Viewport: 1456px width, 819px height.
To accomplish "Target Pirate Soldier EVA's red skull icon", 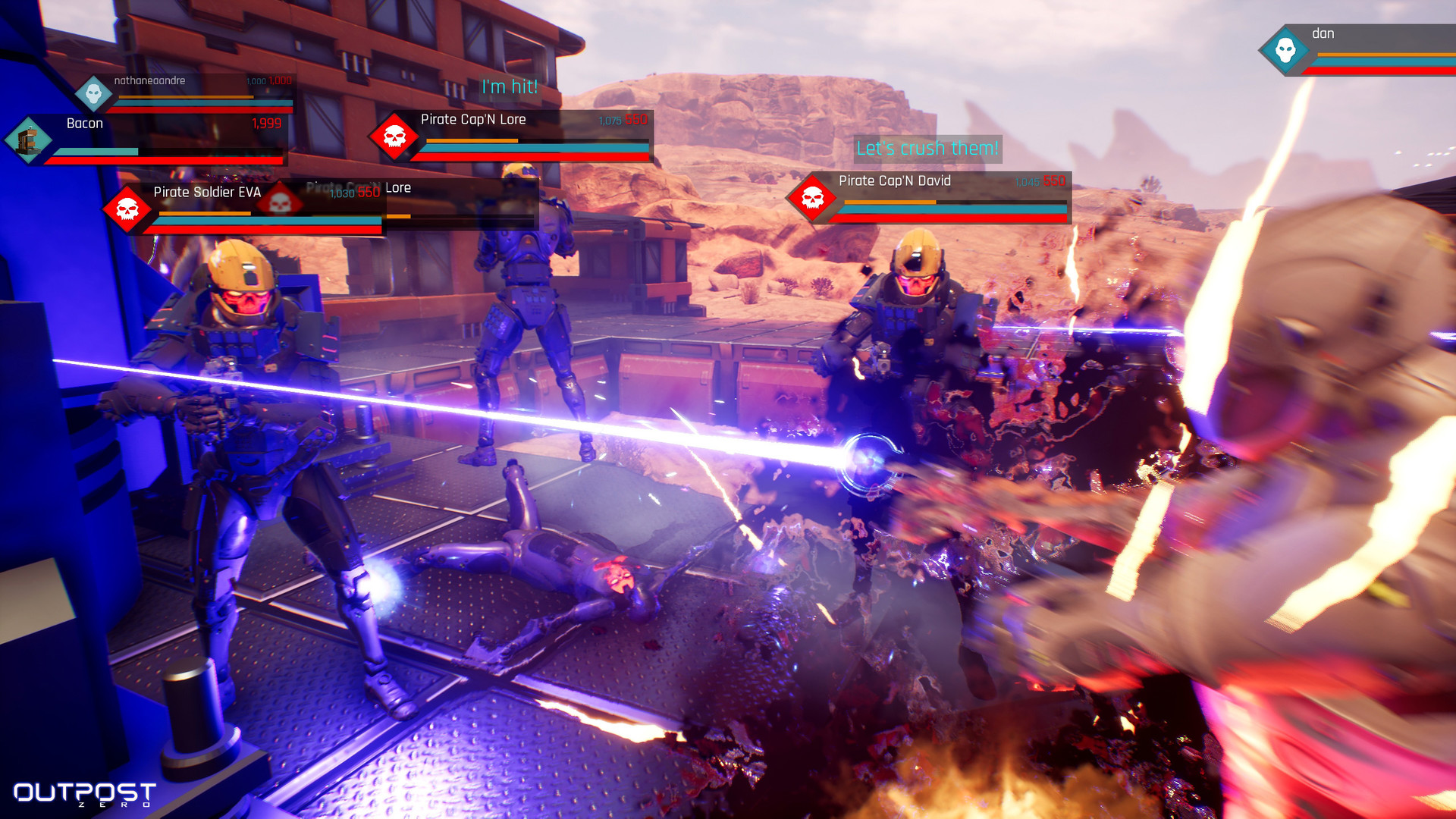I will [127, 209].
